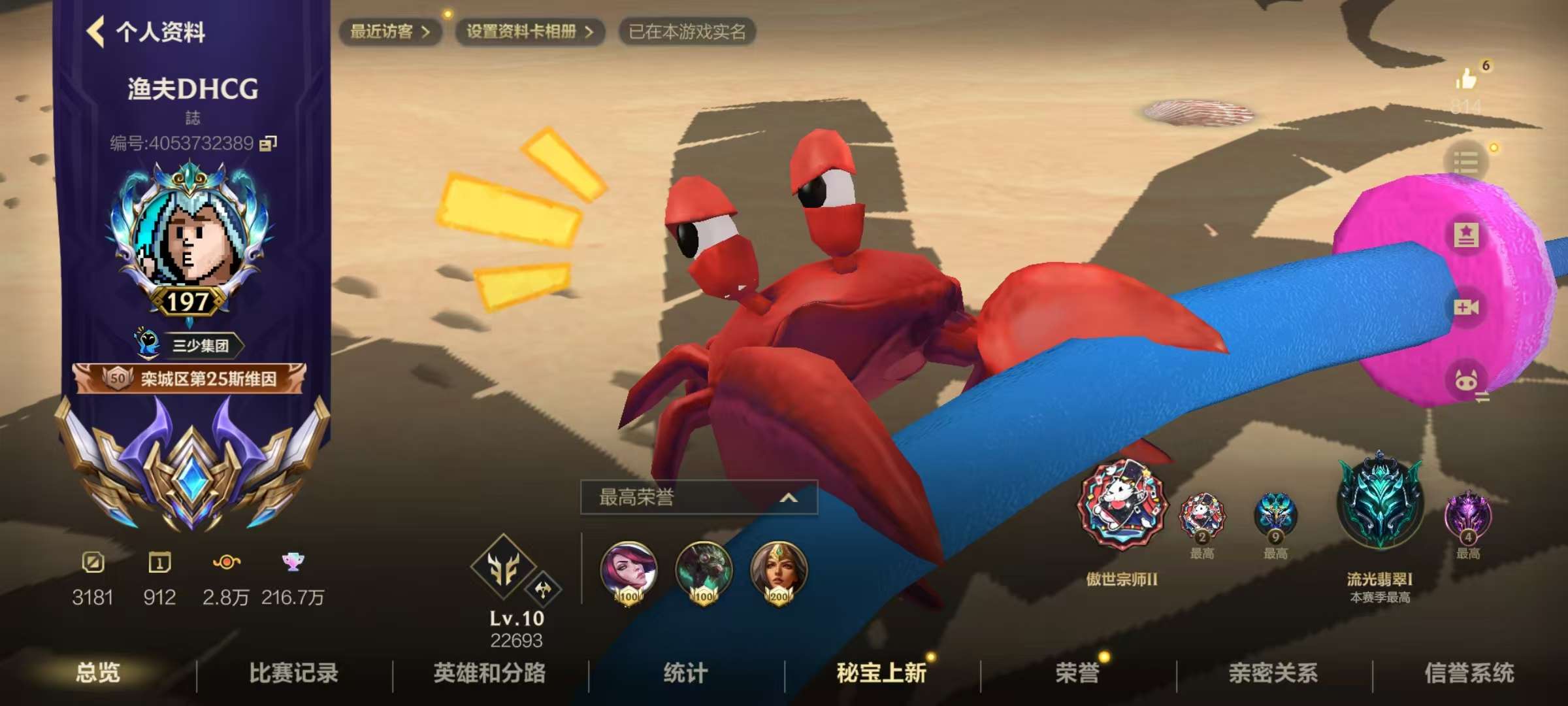This screenshot has width=1568, height=706.
Task: Expand 最近访客 recent visitors
Action: pos(391,31)
